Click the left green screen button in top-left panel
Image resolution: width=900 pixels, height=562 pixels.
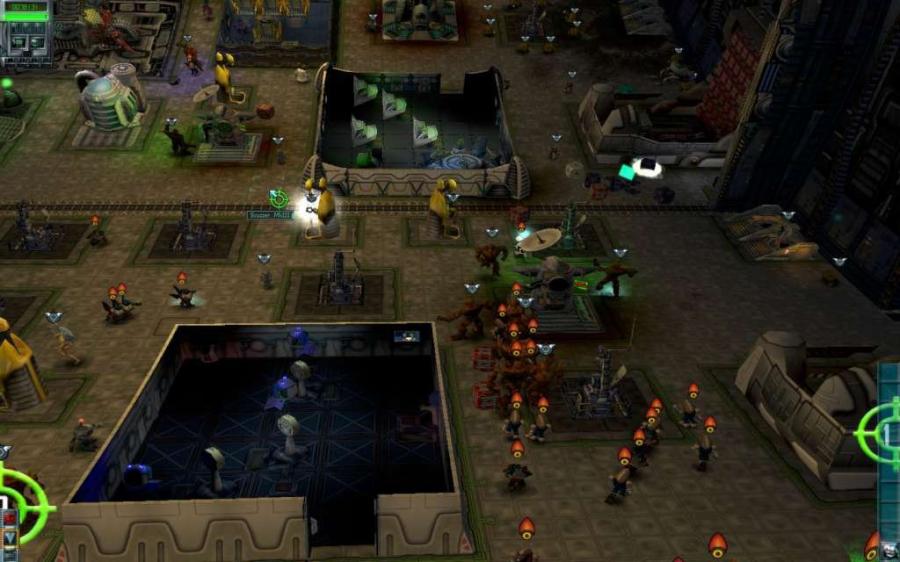pos(17,42)
